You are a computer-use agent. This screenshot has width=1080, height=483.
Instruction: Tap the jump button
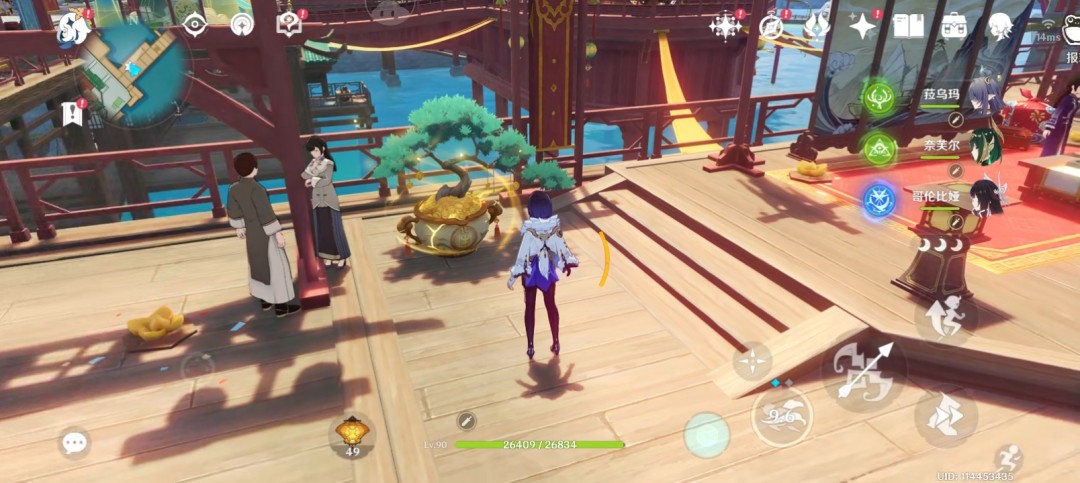(944, 314)
